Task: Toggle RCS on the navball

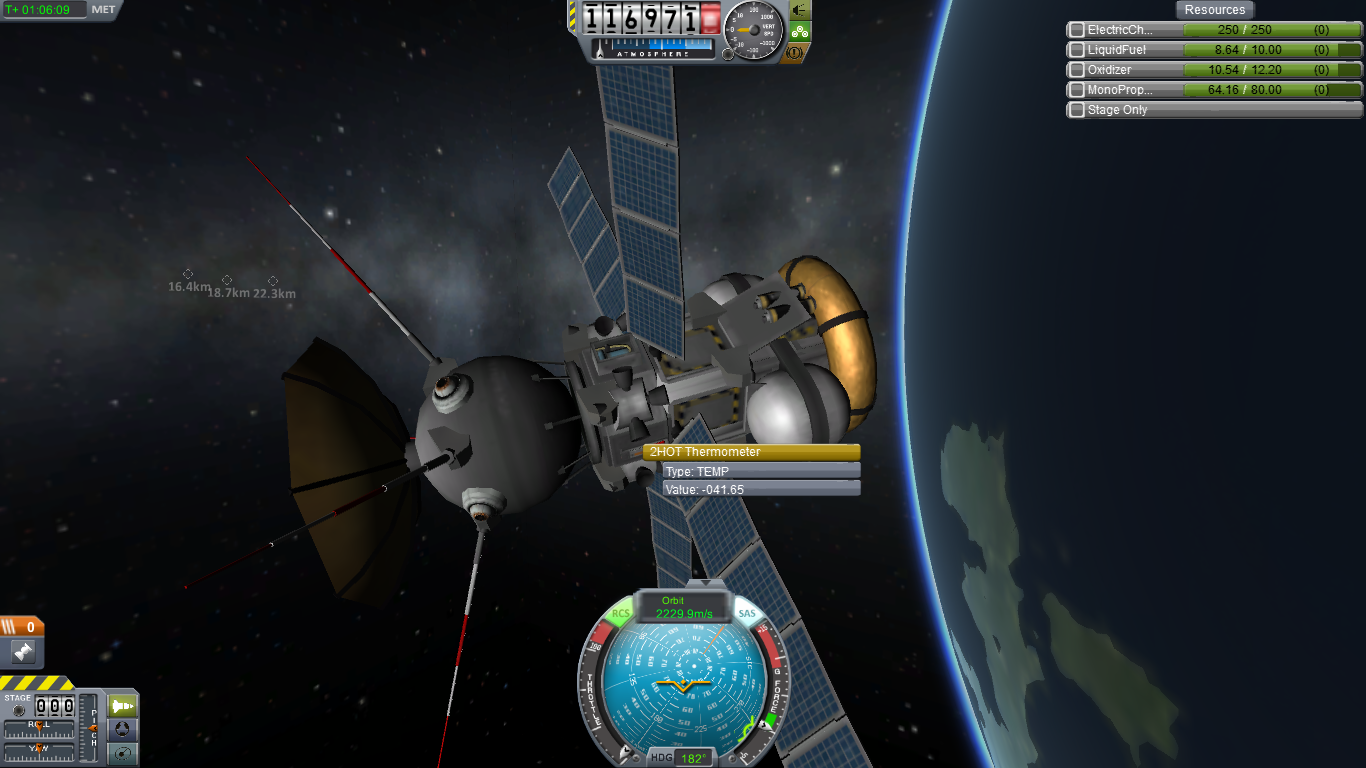Action: [x=621, y=613]
